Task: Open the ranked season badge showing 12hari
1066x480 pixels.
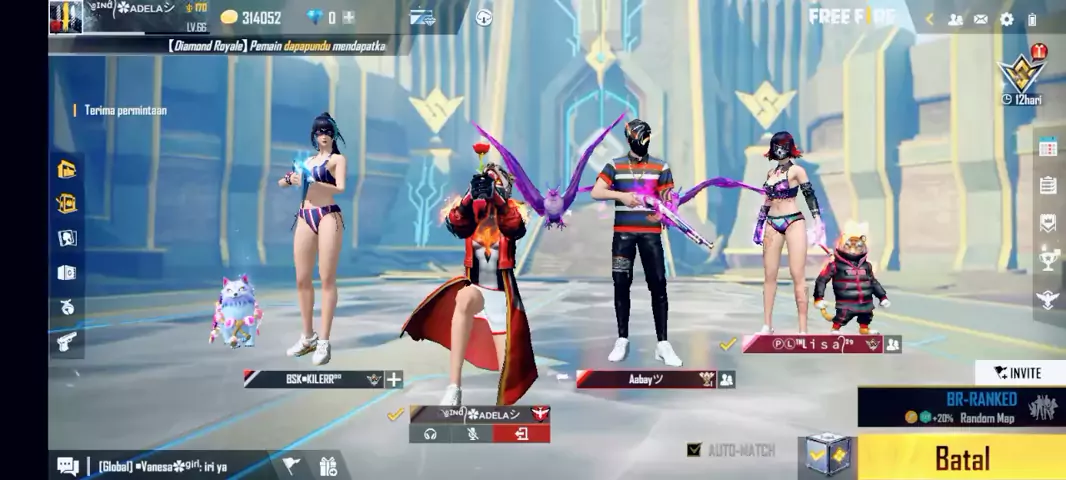Action: tap(1022, 74)
